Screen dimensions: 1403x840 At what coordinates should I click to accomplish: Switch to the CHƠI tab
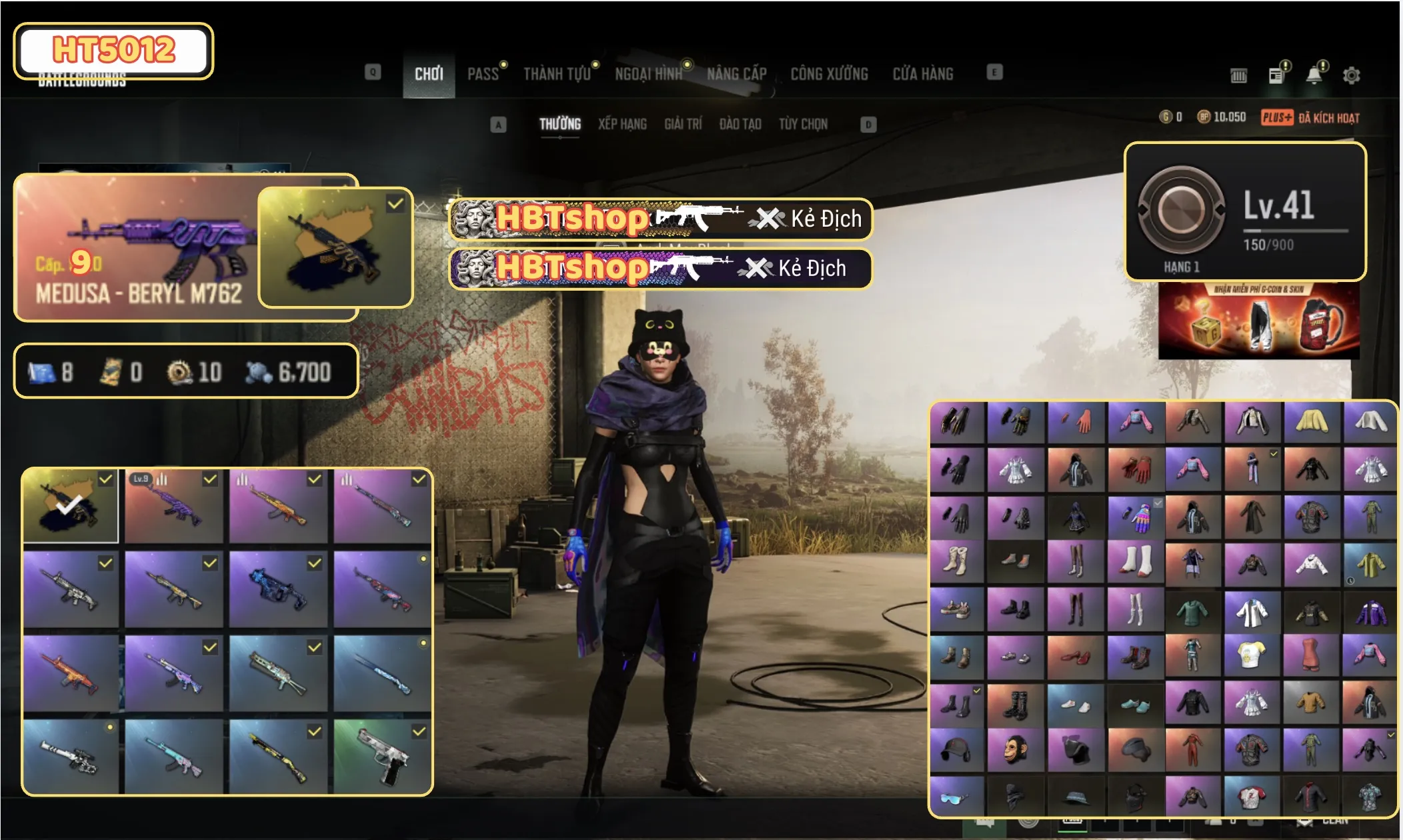point(428,74)
